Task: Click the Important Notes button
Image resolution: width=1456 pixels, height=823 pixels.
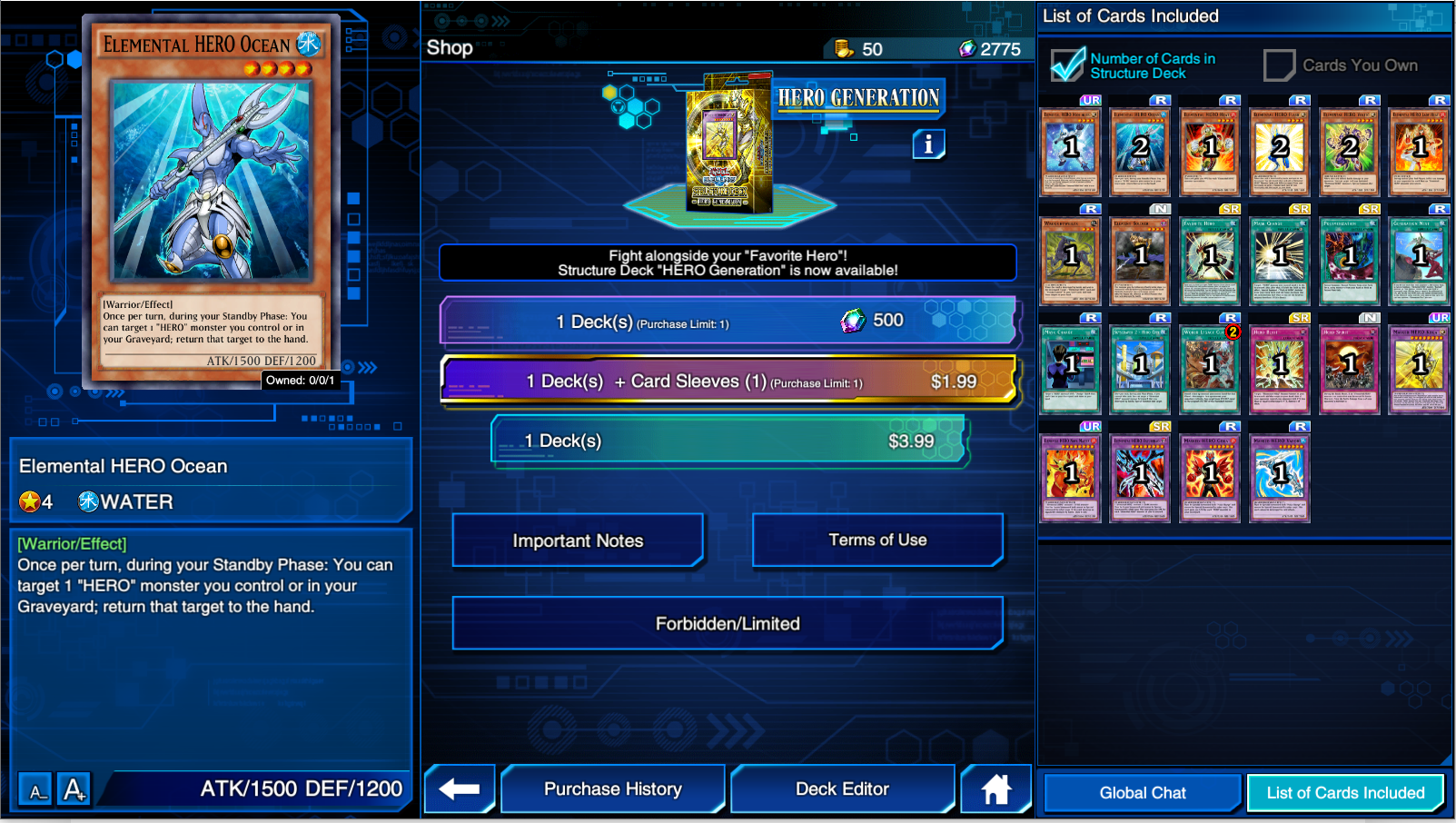Action: (x=578, y=540)
